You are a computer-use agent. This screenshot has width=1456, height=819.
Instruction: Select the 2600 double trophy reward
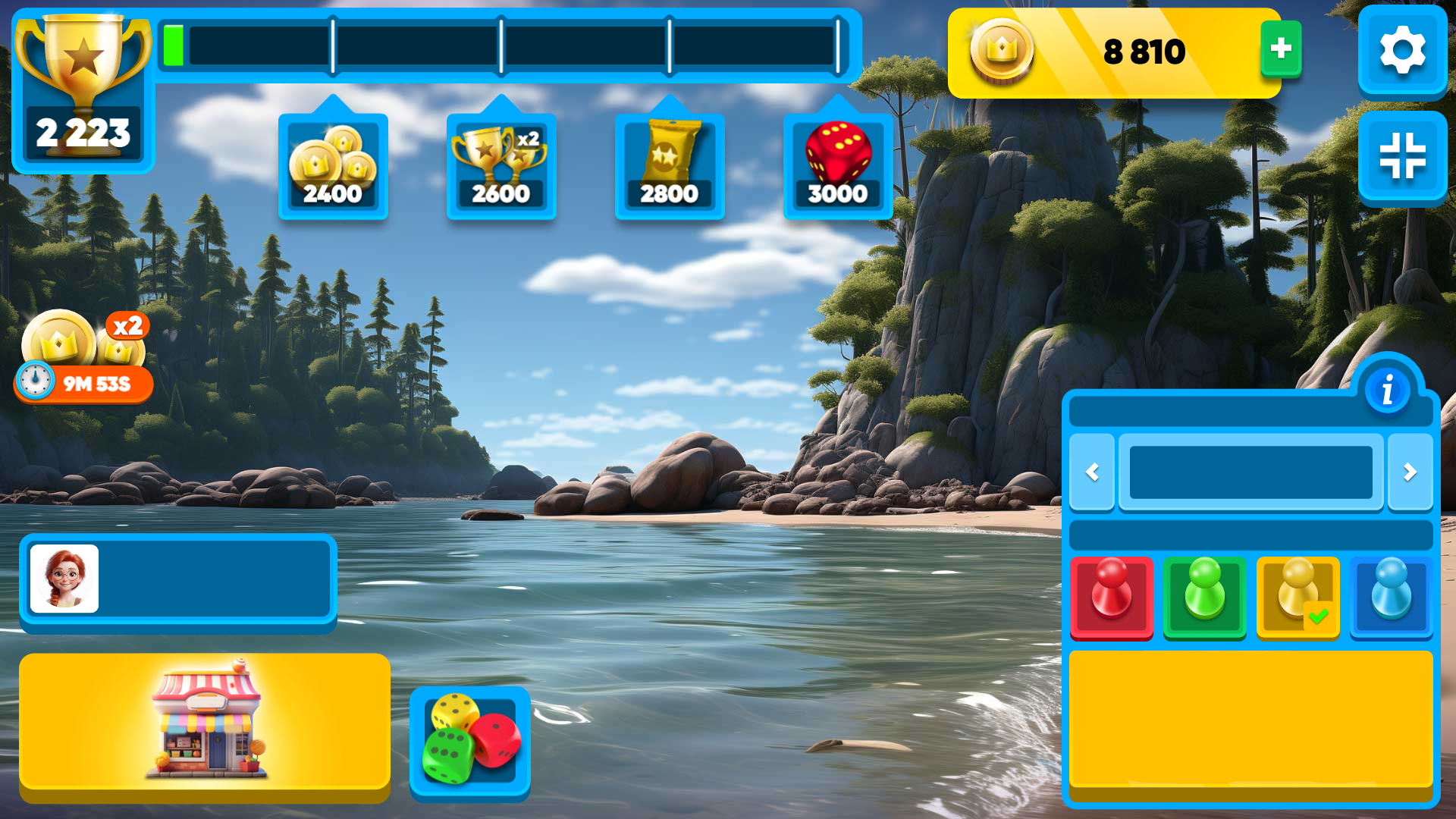(x=500, y=165)
